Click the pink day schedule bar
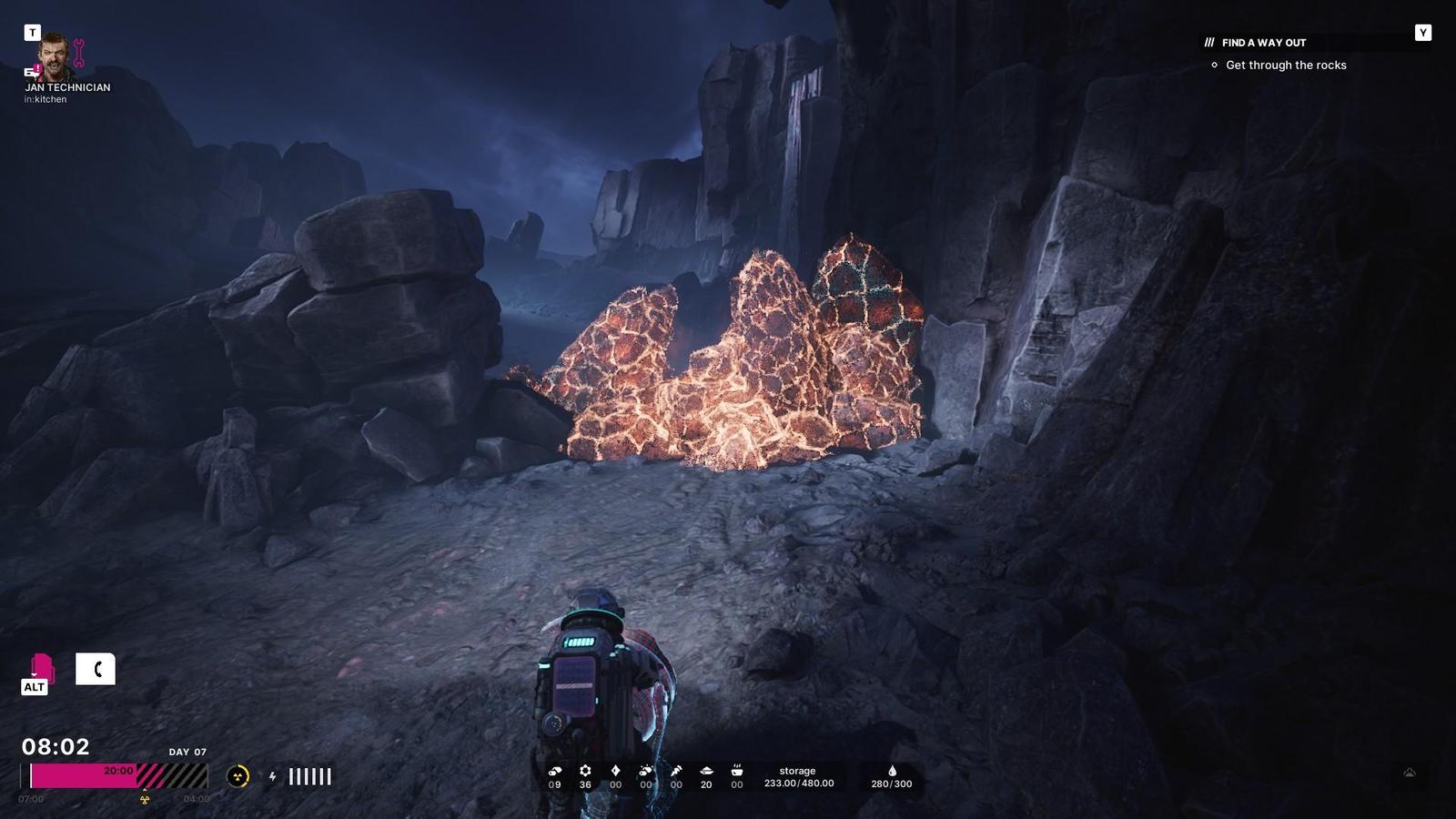Screen dimensions: 1456x819 point(84,775)
